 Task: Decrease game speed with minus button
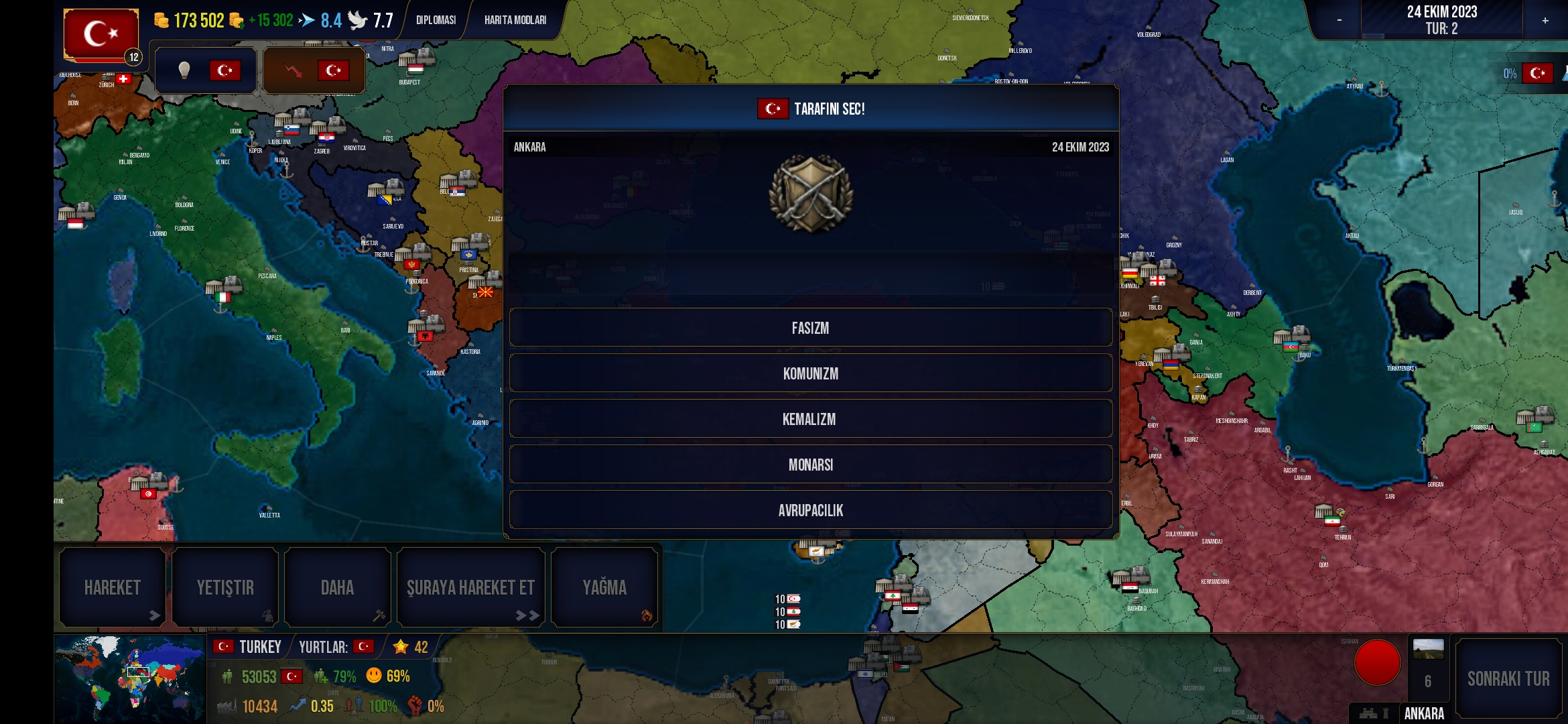click(1339, 20)
